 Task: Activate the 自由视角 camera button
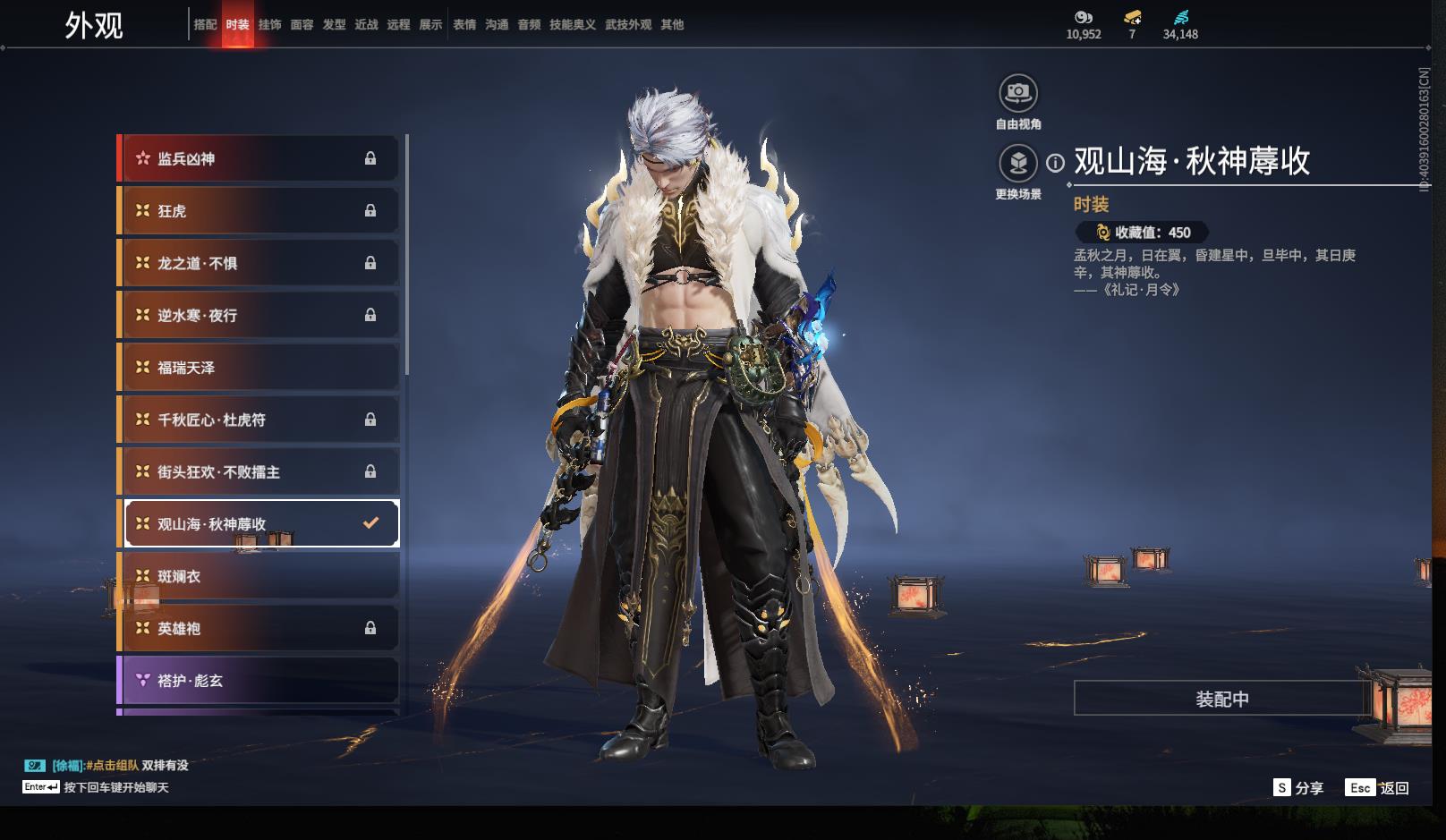pos(1018,93)
